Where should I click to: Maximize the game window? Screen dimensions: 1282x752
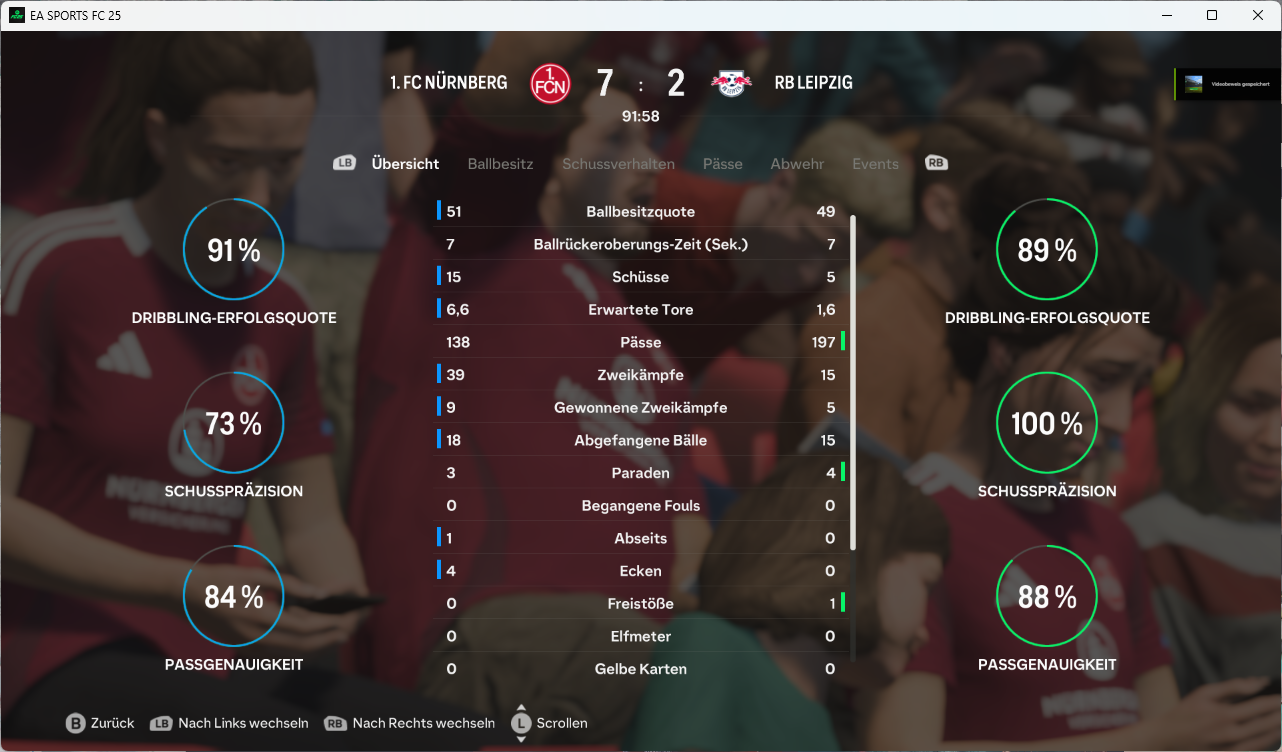[x=1212, y=15]
